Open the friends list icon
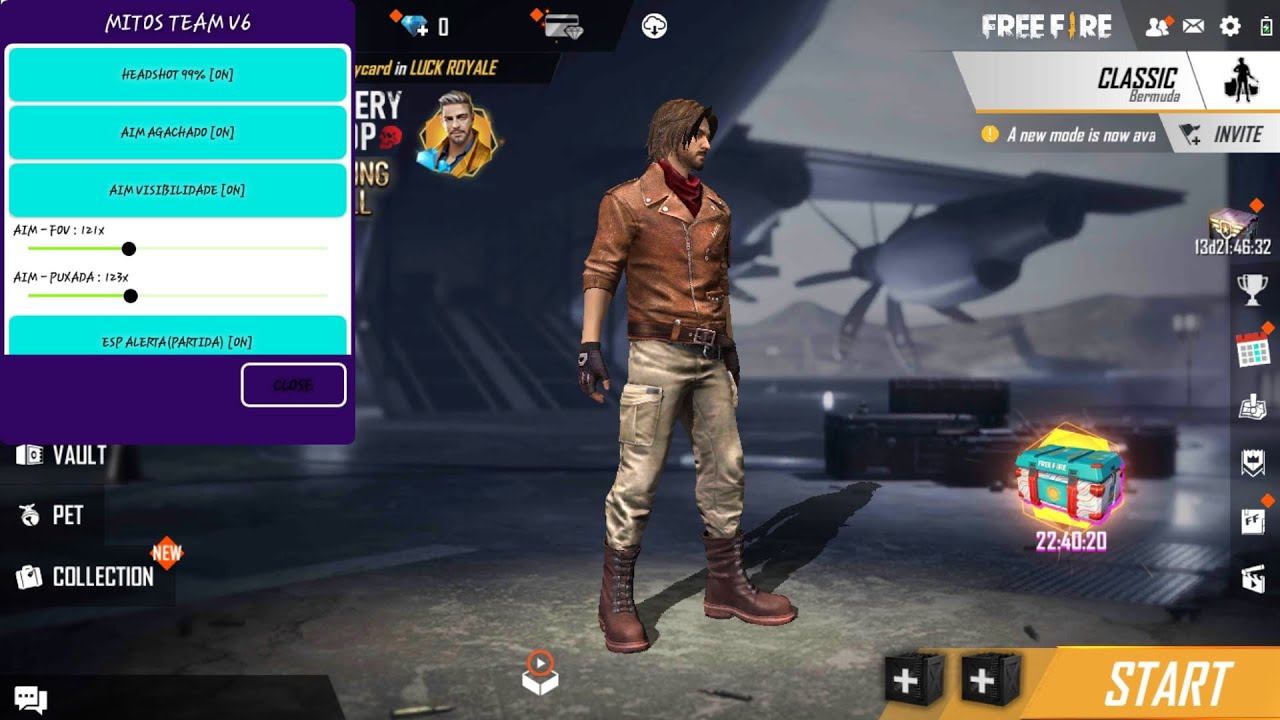Viewport: 1280px width, 720px height. coord(1159,27)
